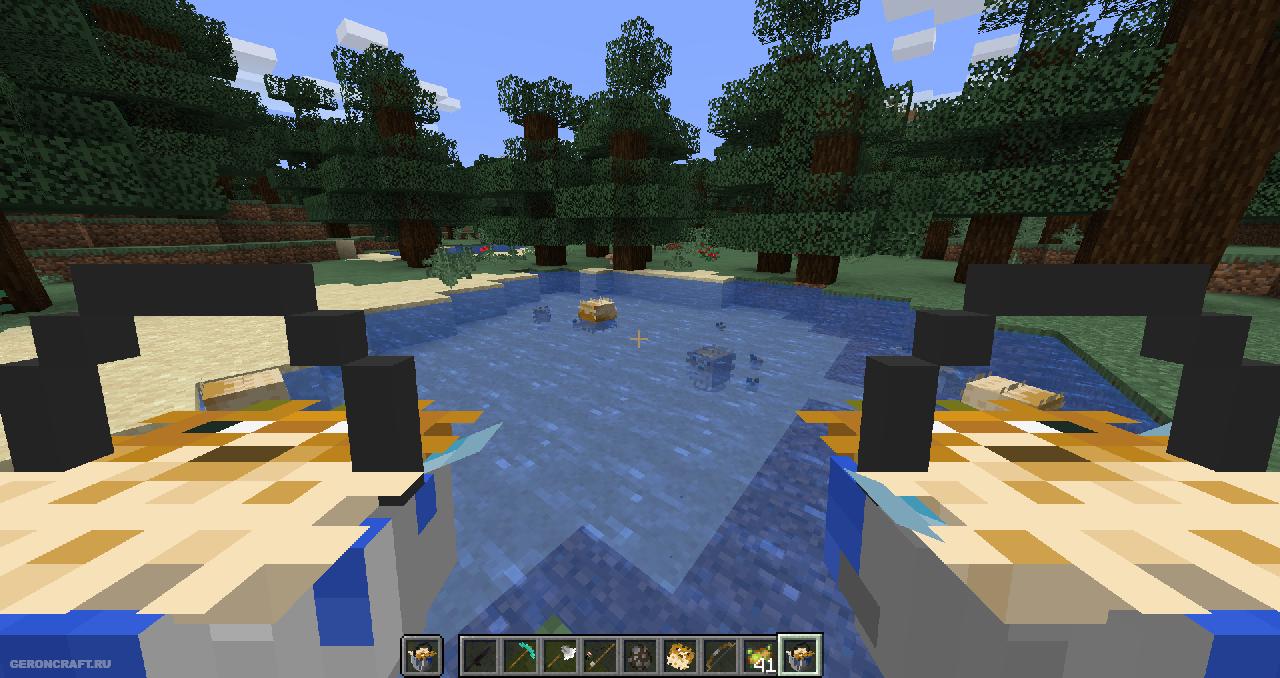This screenshot has height=678, width=1280.
Task: Select the gray spawn egg slot
Action: click(x=640, y=656)
